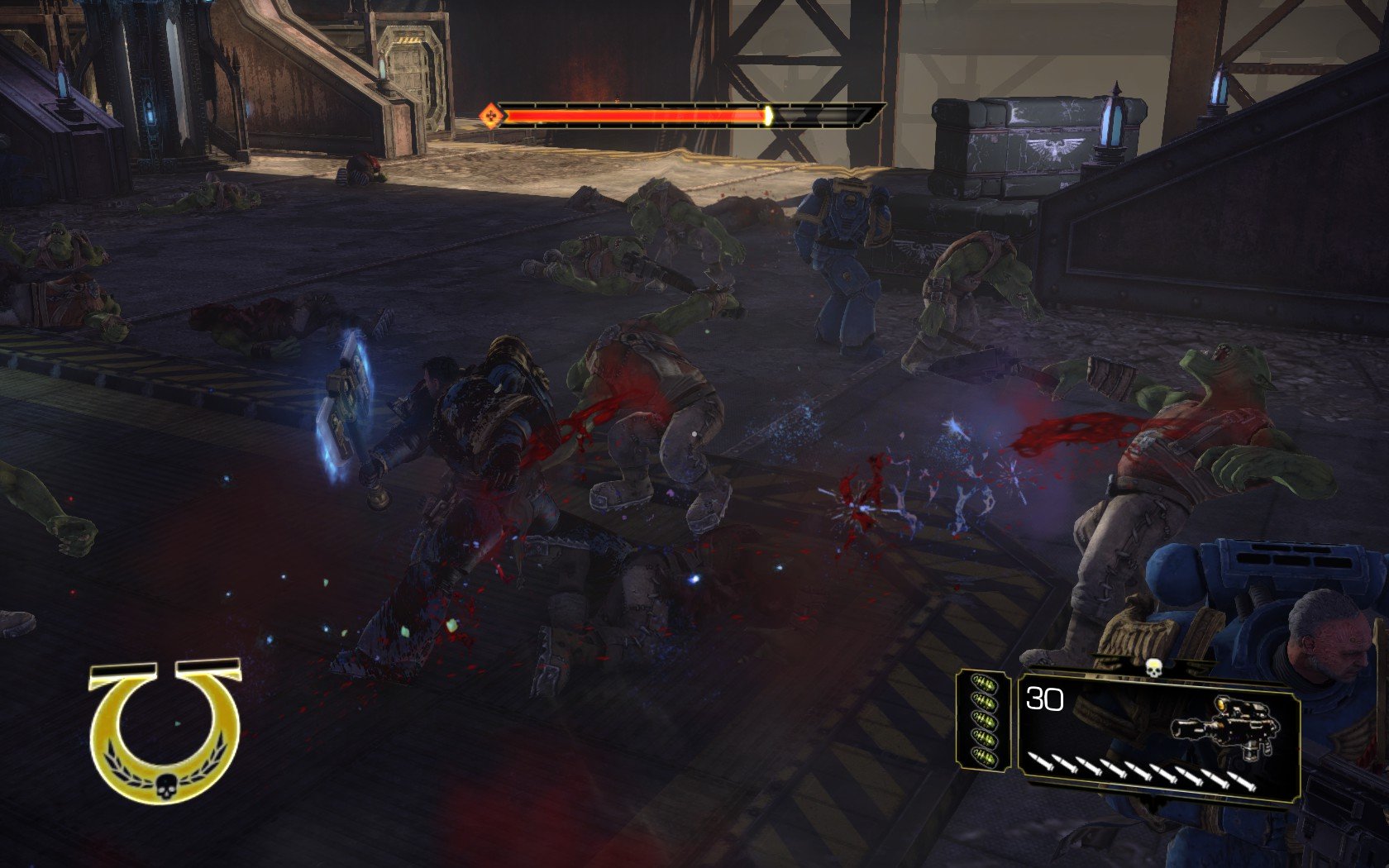The image size is (1389, 868).
Task: Click the ammo count reading 30
Action: 1044,699
